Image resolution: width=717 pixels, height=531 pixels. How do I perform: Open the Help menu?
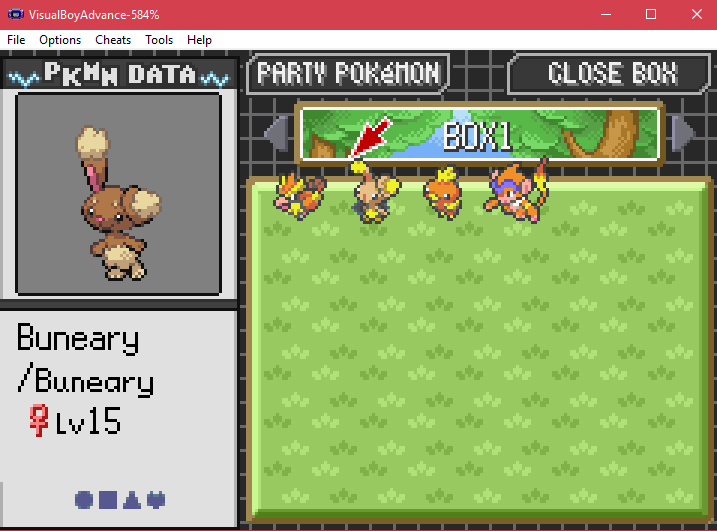tap(199, 40)
